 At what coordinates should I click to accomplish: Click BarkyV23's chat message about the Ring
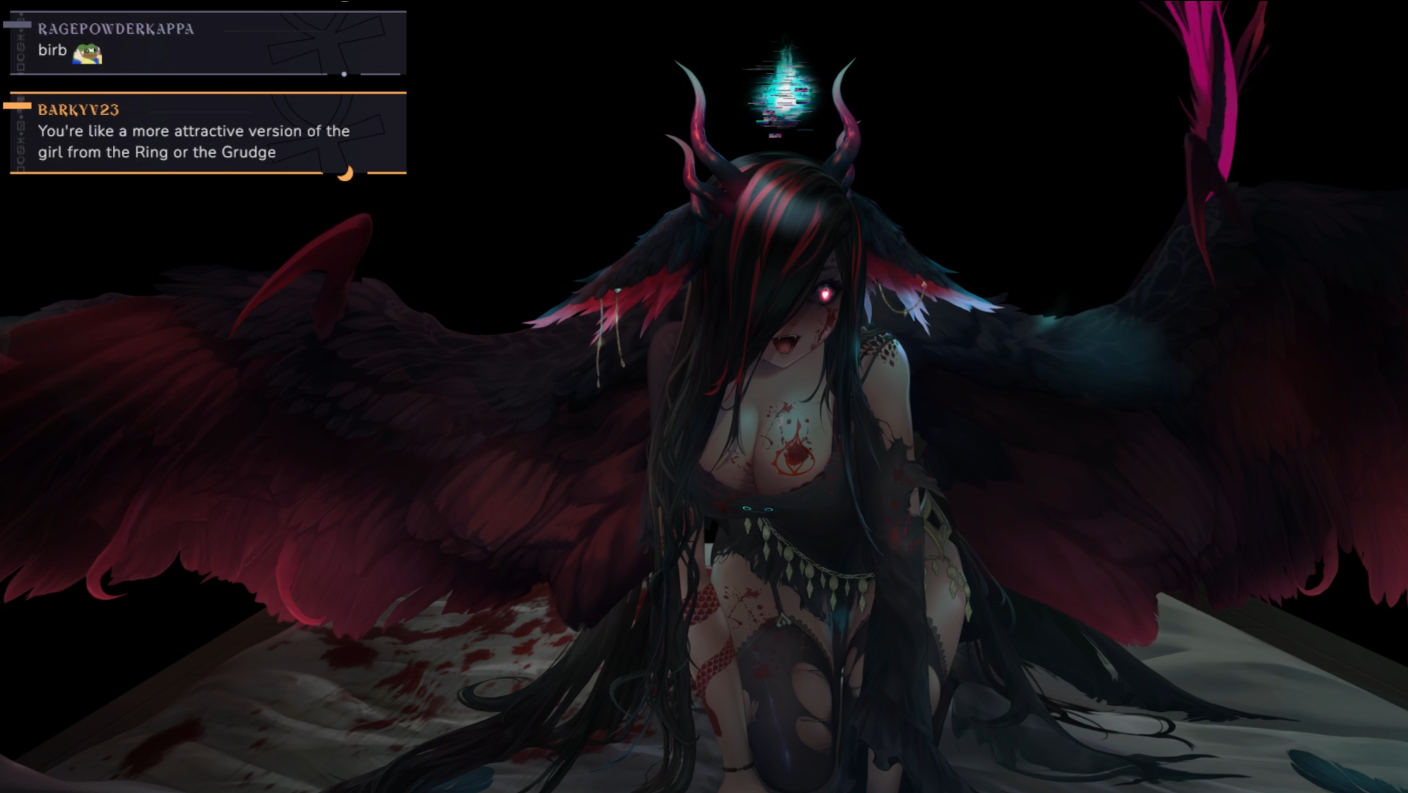tap(194, 141)
